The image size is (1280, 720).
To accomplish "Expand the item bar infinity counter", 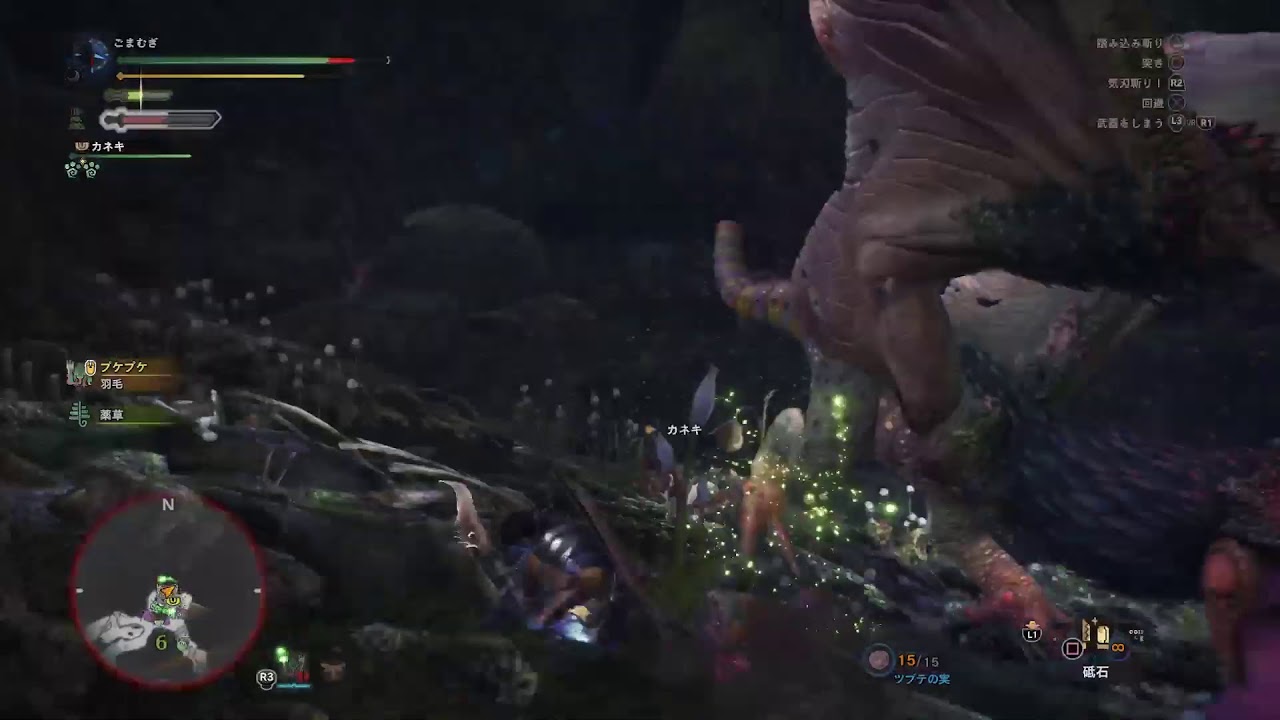I will click(1118, 647).
